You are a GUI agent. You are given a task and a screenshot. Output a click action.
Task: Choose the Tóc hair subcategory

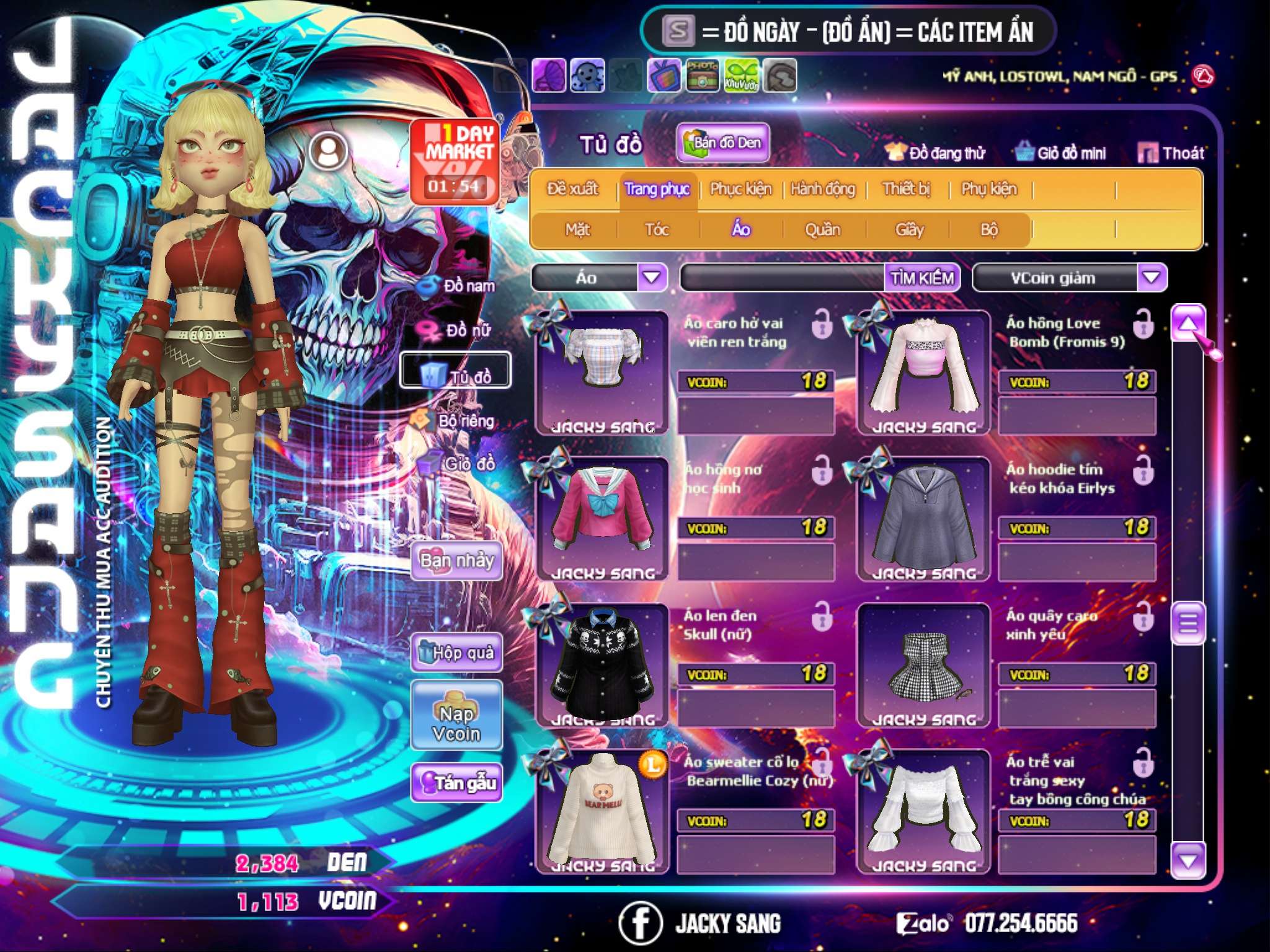point(657,230)
